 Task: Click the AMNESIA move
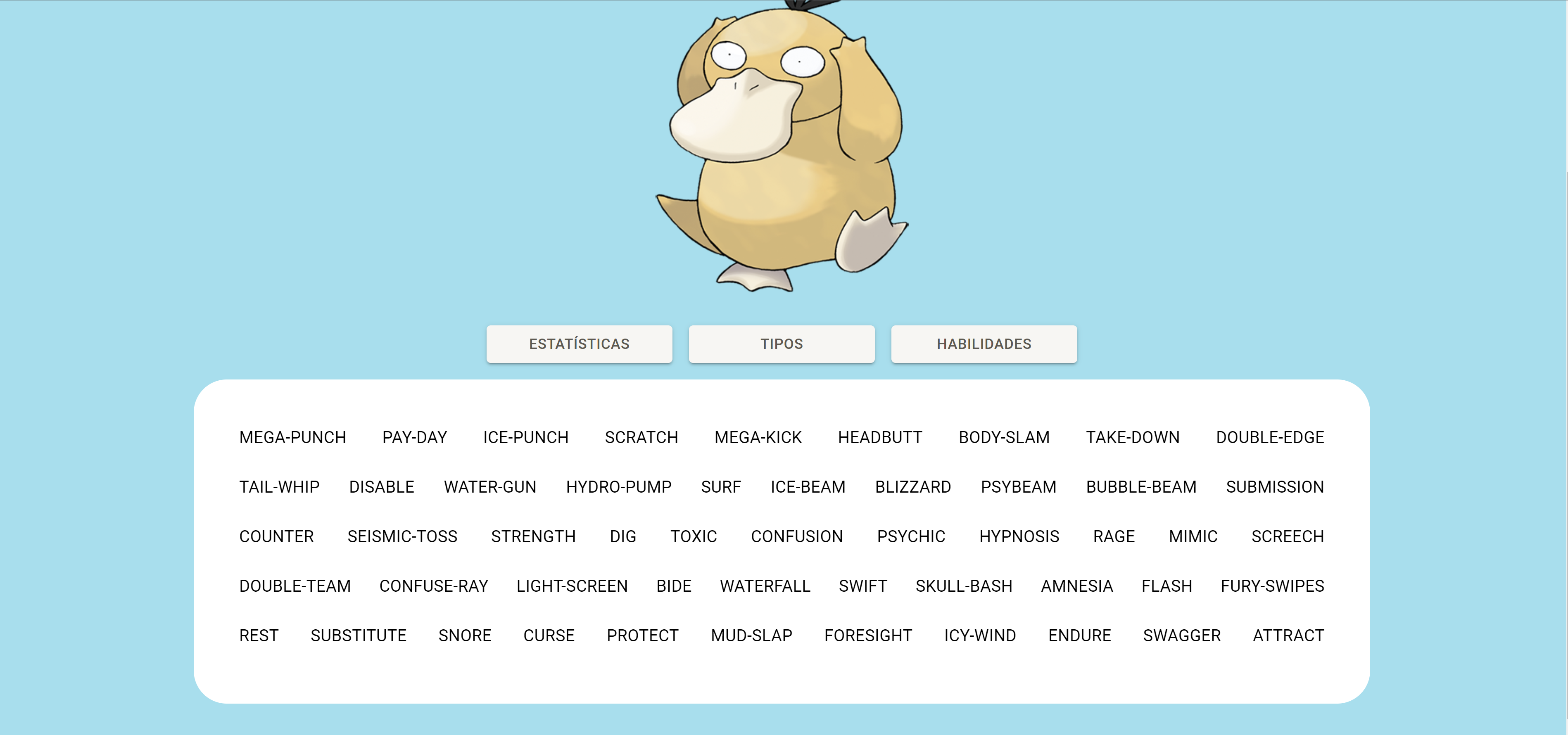click(x=1077, y=586)
